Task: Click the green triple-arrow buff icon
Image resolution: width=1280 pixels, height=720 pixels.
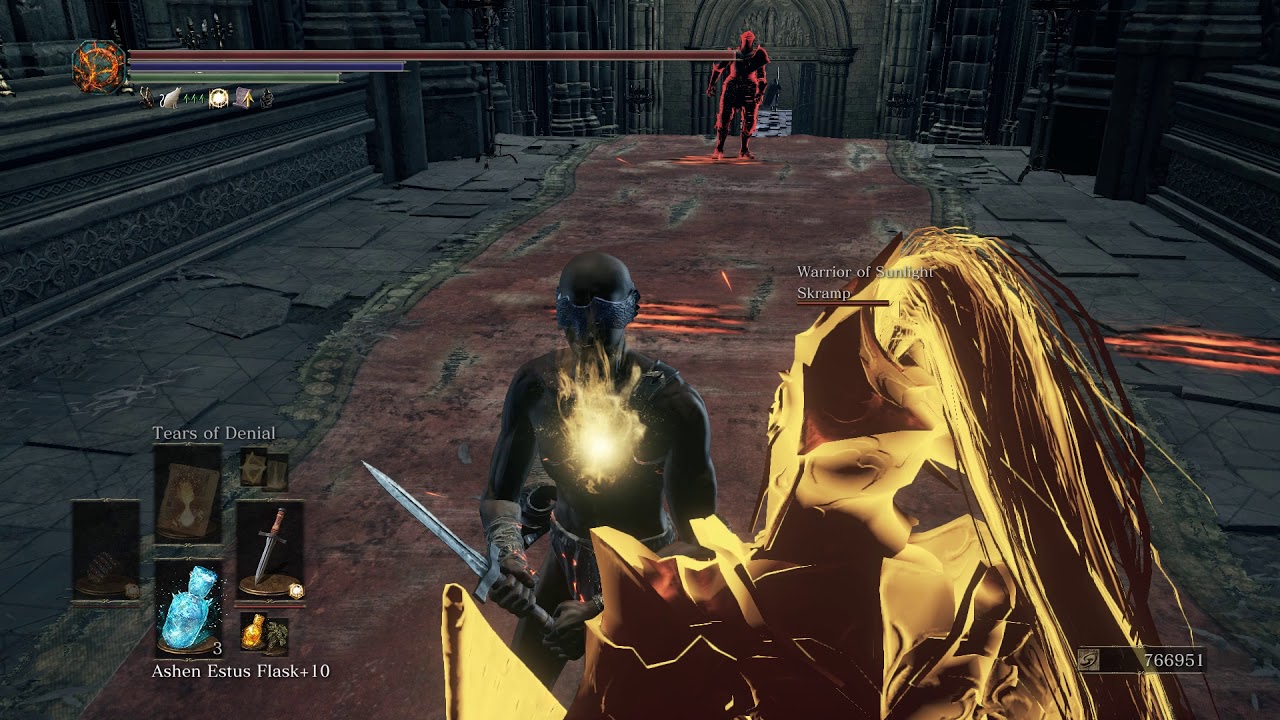Action: point(194,97)
